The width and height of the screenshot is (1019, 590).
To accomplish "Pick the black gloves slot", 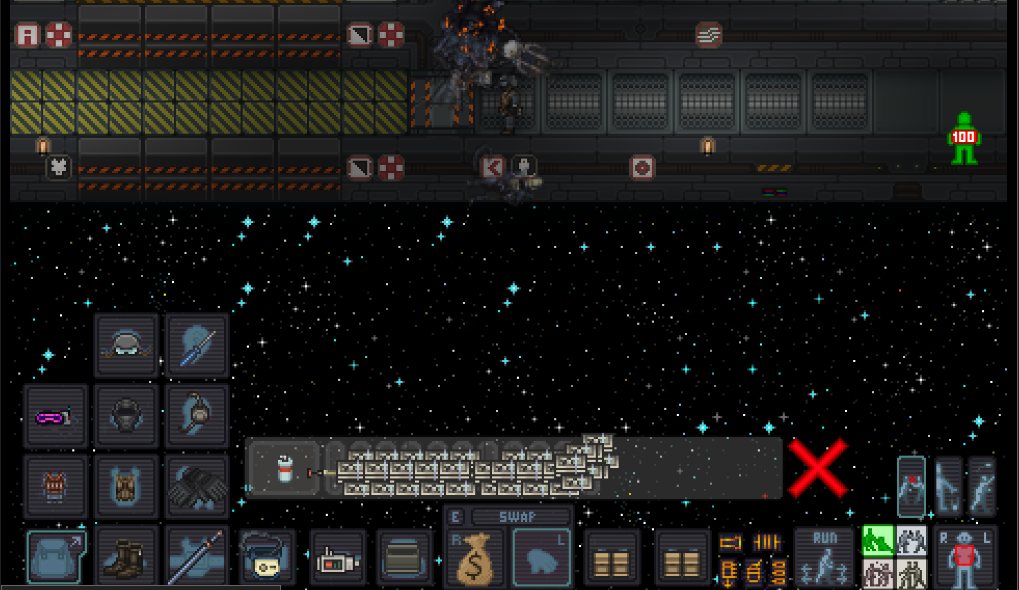I will pyautogui.click(x=196, y=487).
